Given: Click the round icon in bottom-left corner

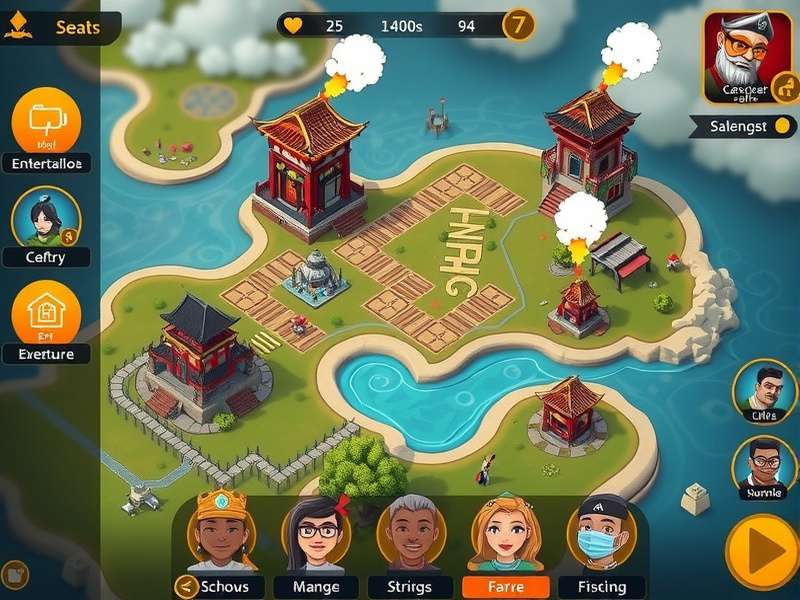Looking at the screenshot, I should (15, 575).
